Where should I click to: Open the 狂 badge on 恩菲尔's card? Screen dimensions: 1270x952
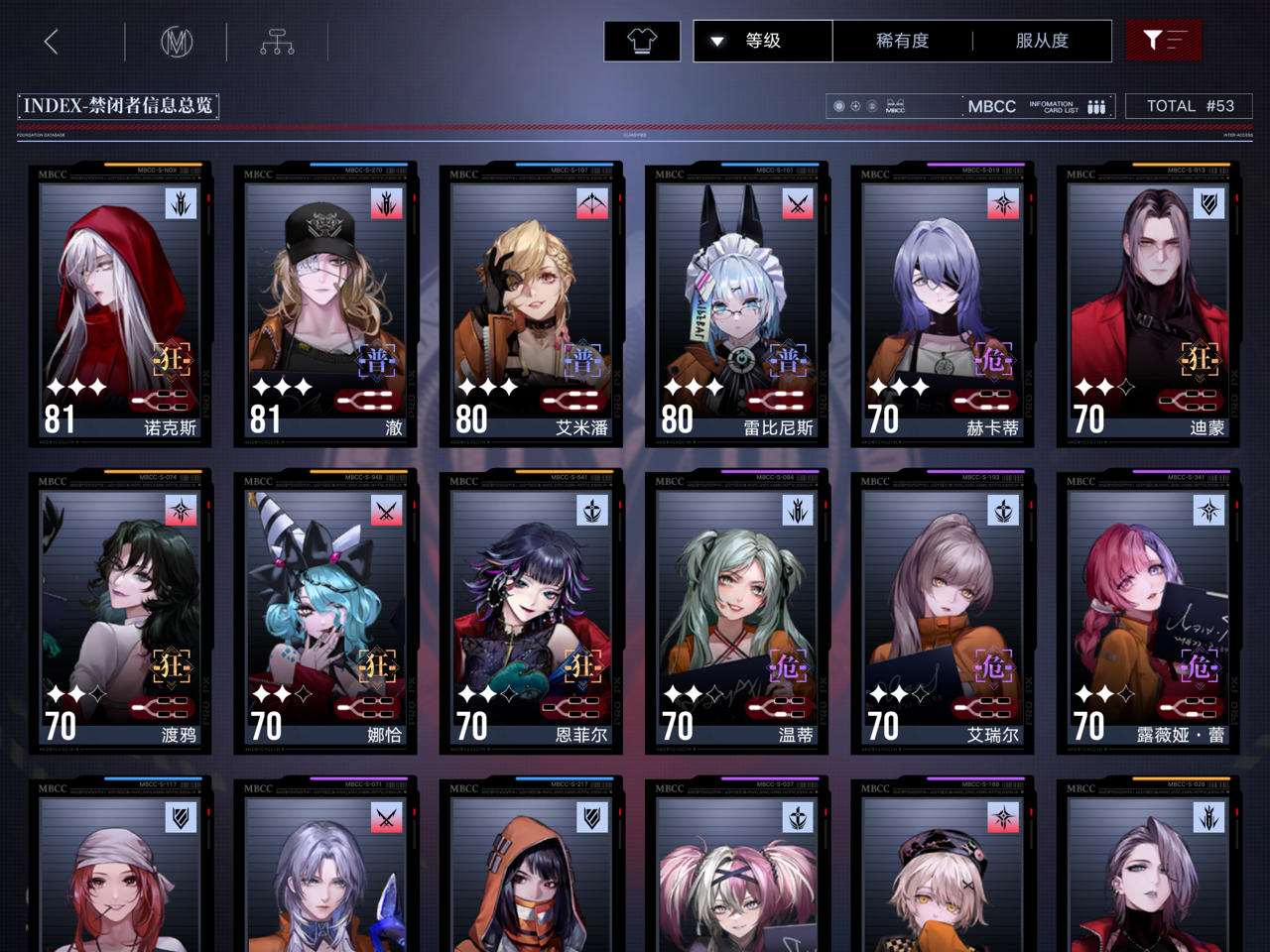(x=585, y=667)
